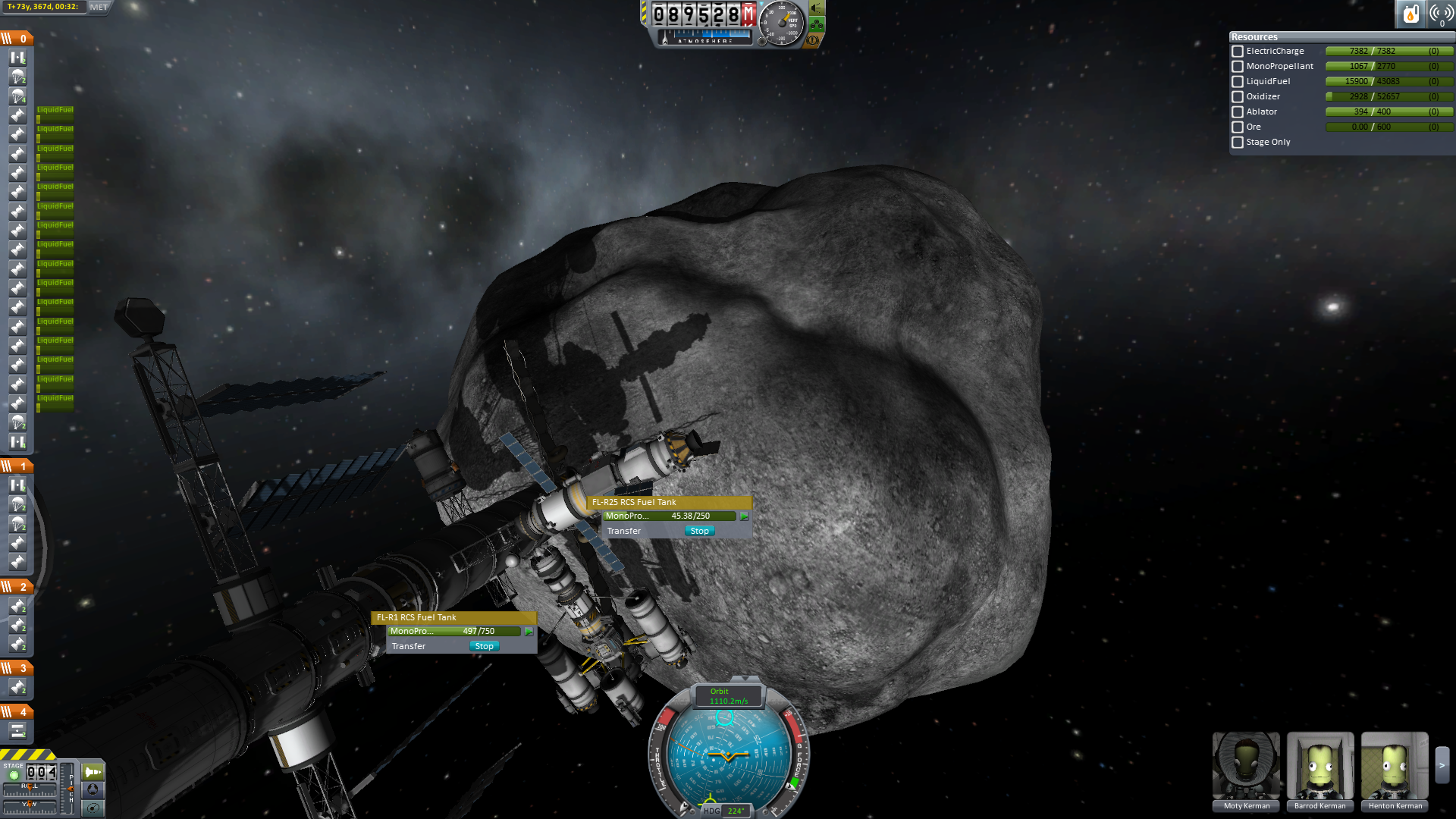Show next crew with the arrow button

pyautogui.click(x=1442, y=766)
